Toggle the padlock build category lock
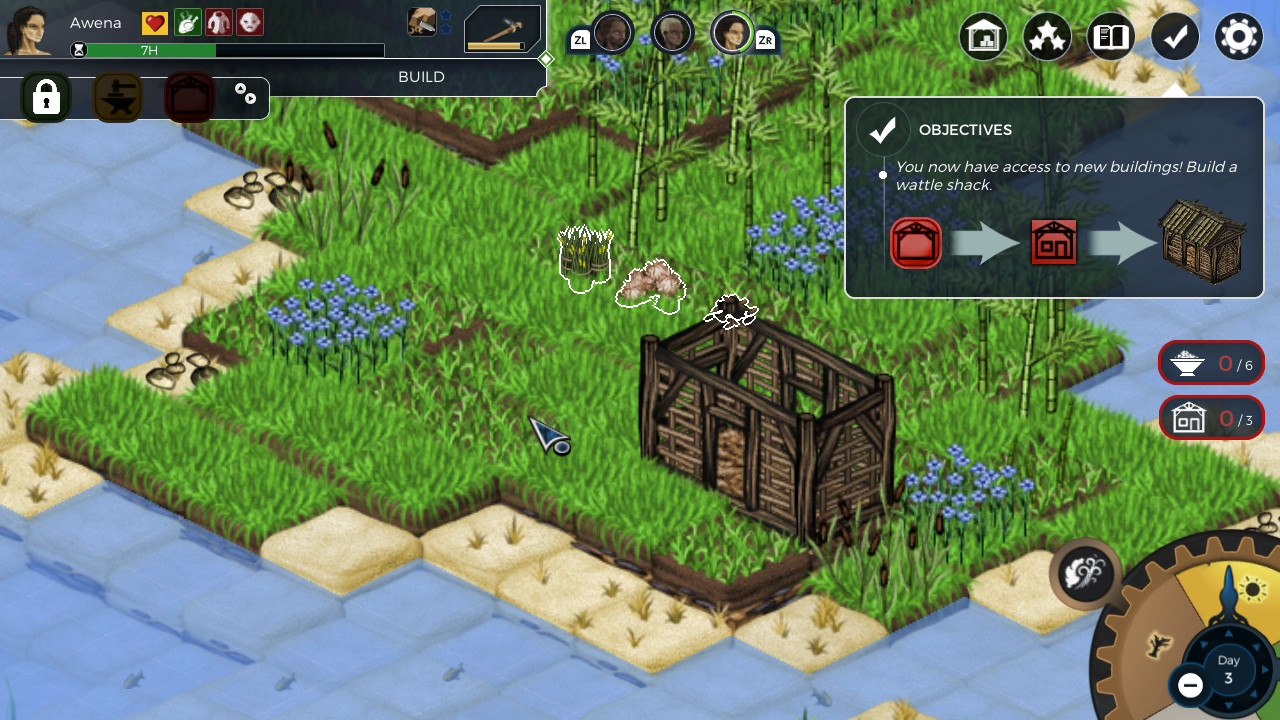The image size is (1280, 720). click(46, 97)
